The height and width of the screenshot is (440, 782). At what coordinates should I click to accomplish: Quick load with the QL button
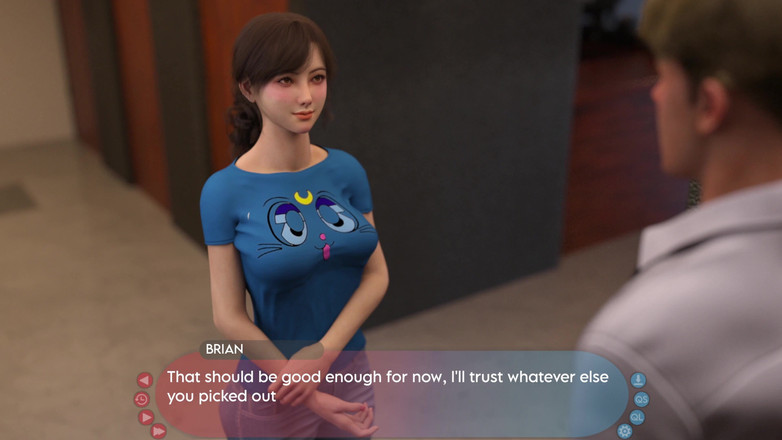637,417
